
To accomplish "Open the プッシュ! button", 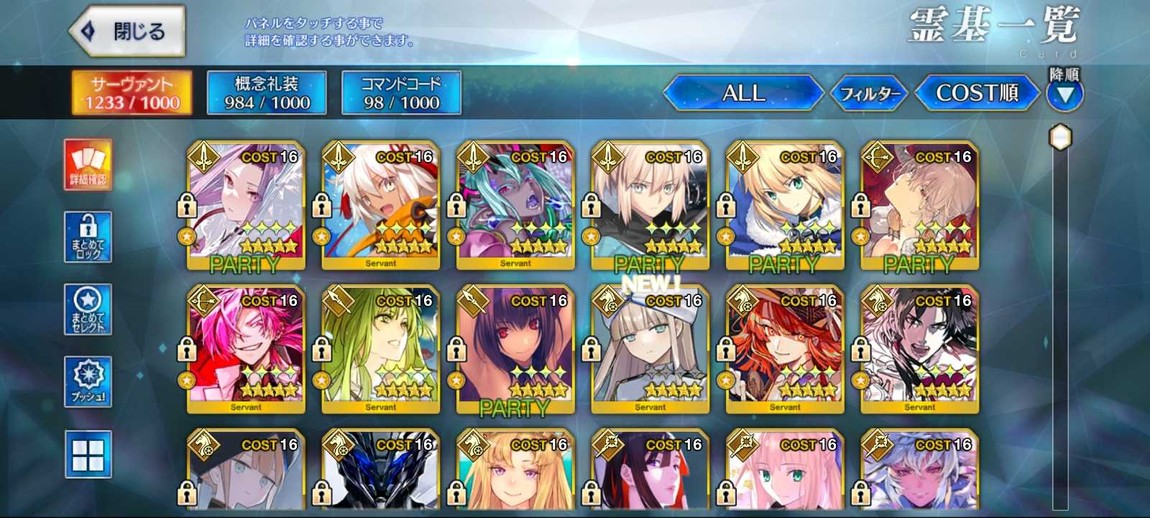I will click(88, 382).
